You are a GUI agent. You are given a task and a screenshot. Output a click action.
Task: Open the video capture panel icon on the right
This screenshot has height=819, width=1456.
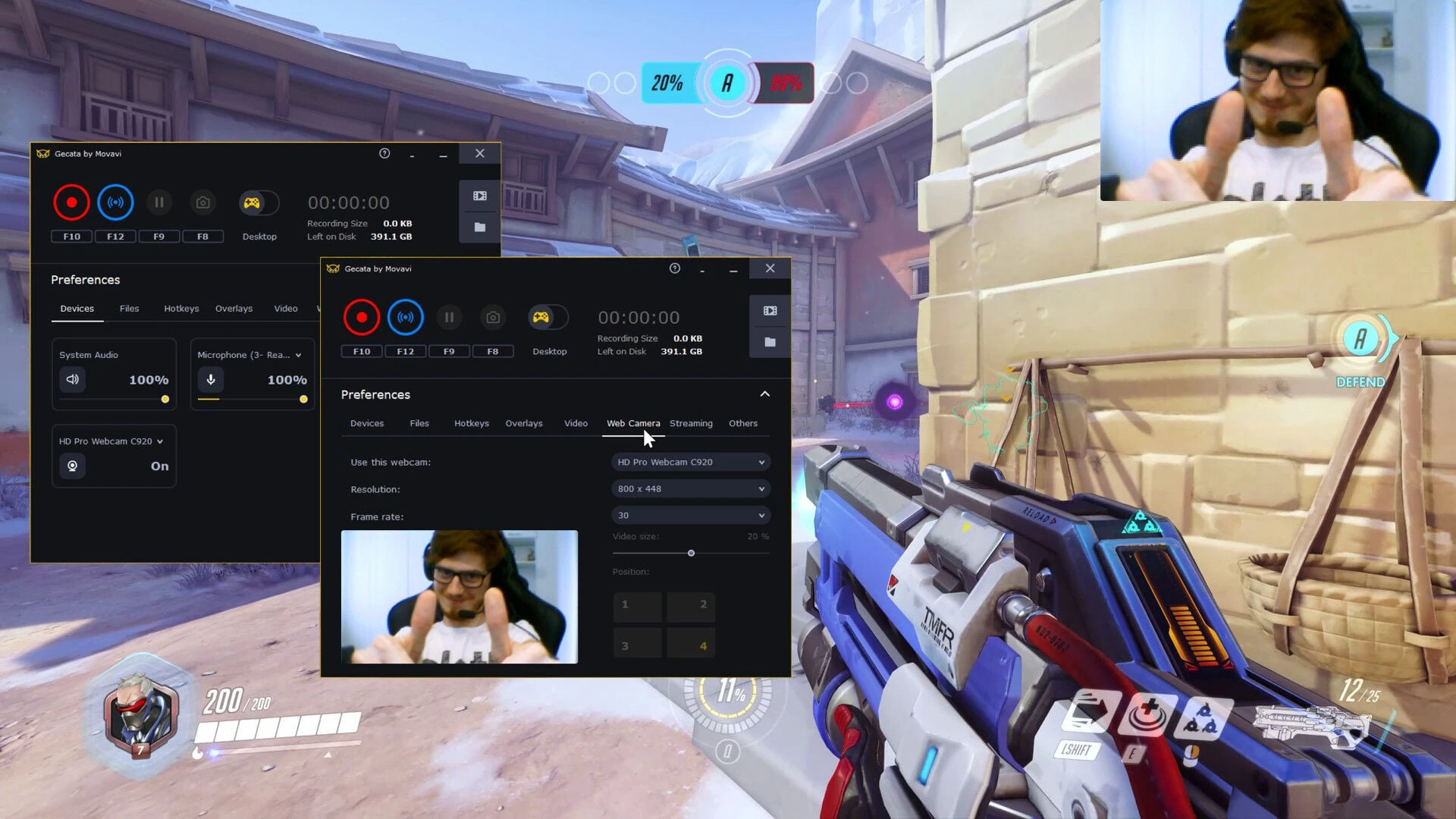(x=770, y=310)
